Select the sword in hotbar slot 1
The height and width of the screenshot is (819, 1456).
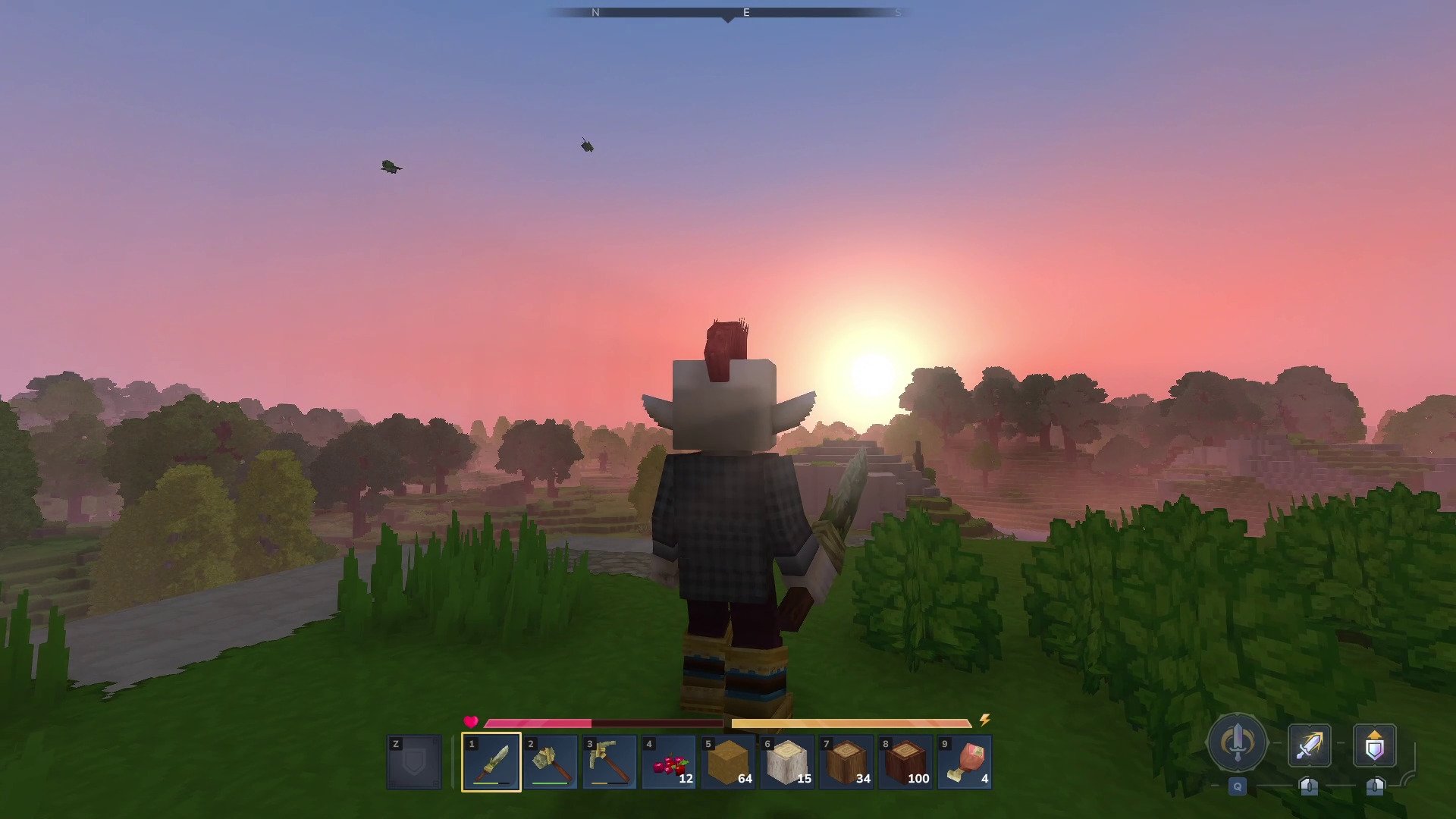pyautogui.click(x=491, y=762)
